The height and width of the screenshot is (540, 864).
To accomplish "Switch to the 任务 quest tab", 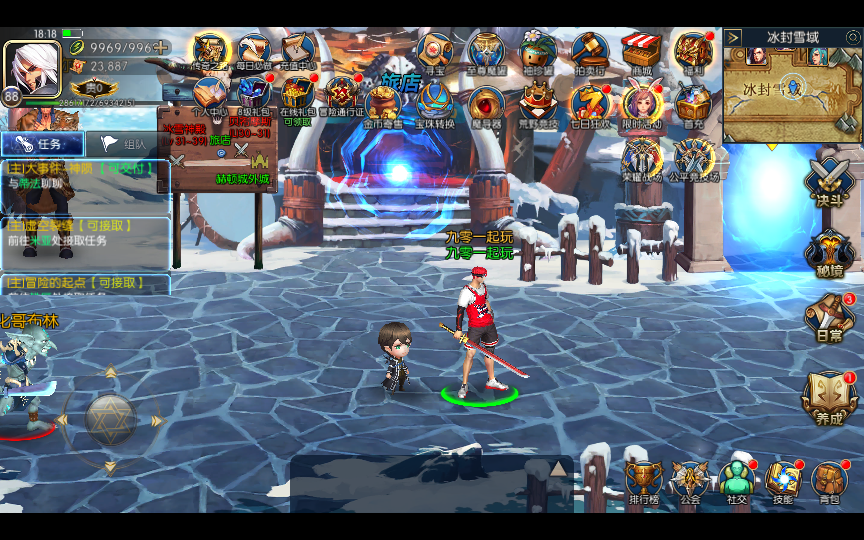I will pyautogui.click(x=40, y=144).
